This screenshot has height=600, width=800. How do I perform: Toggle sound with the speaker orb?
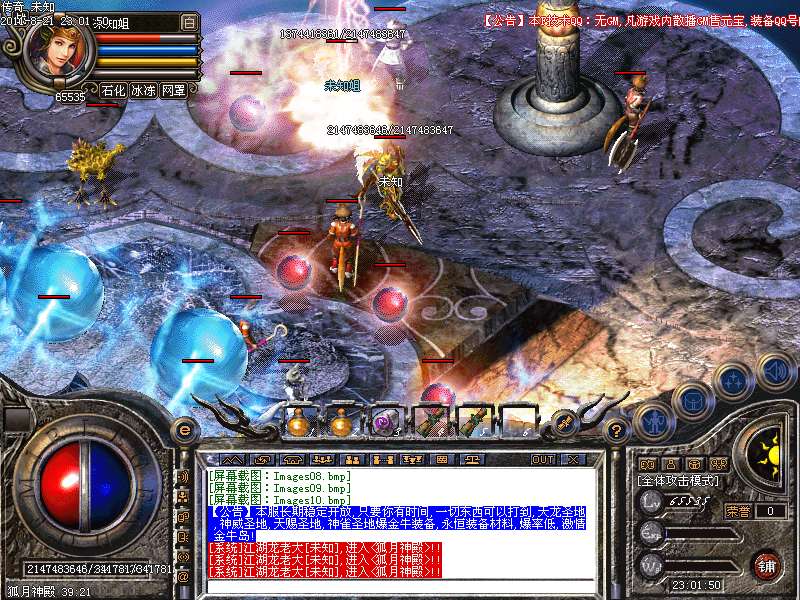point(775,371)
